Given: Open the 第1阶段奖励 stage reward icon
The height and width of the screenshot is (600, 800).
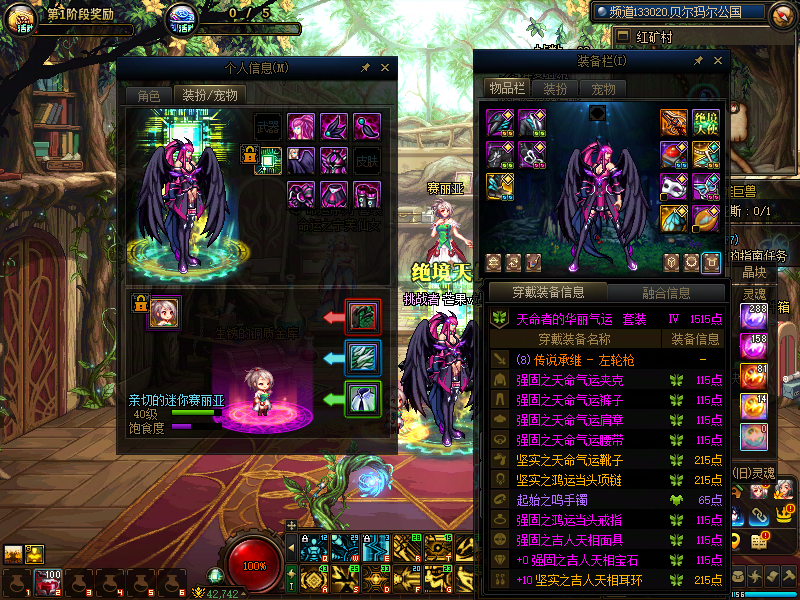Looking at the screenshot, I should point(21,18).
